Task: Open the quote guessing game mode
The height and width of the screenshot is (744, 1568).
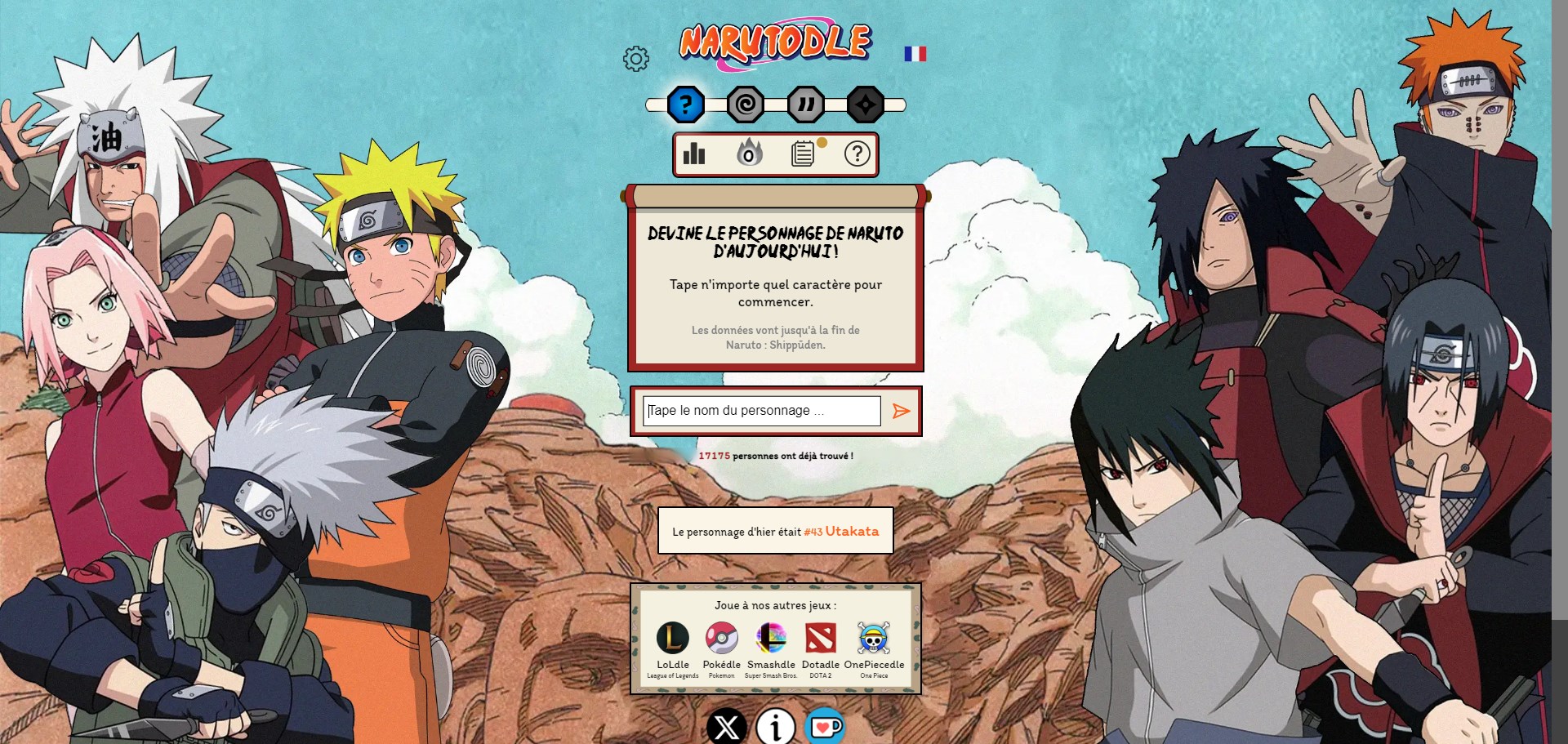Action: pyautogui.click(x=807, y=103)
